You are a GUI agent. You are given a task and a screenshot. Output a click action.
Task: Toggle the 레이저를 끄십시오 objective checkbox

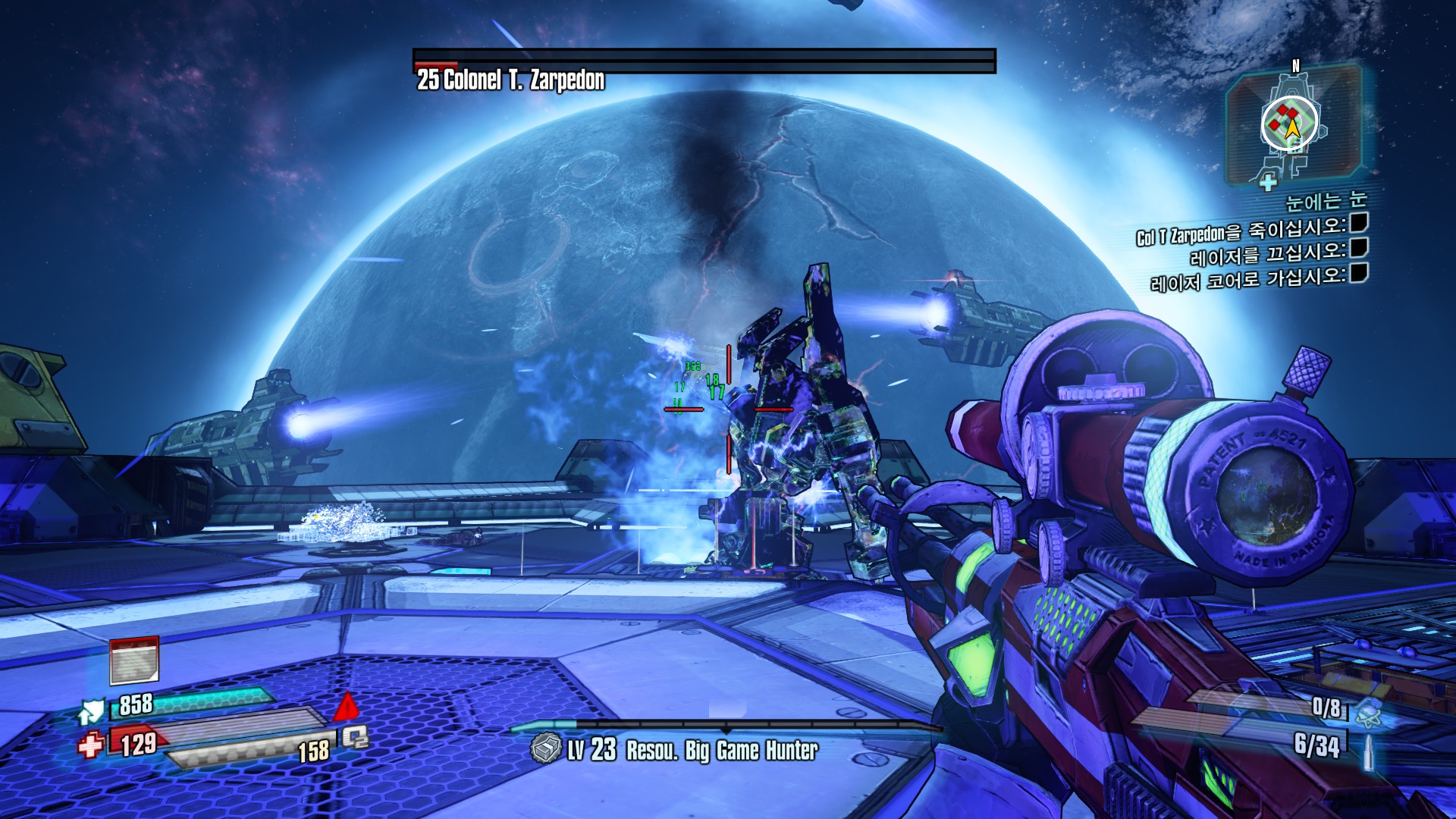[x=1359, y=247]
